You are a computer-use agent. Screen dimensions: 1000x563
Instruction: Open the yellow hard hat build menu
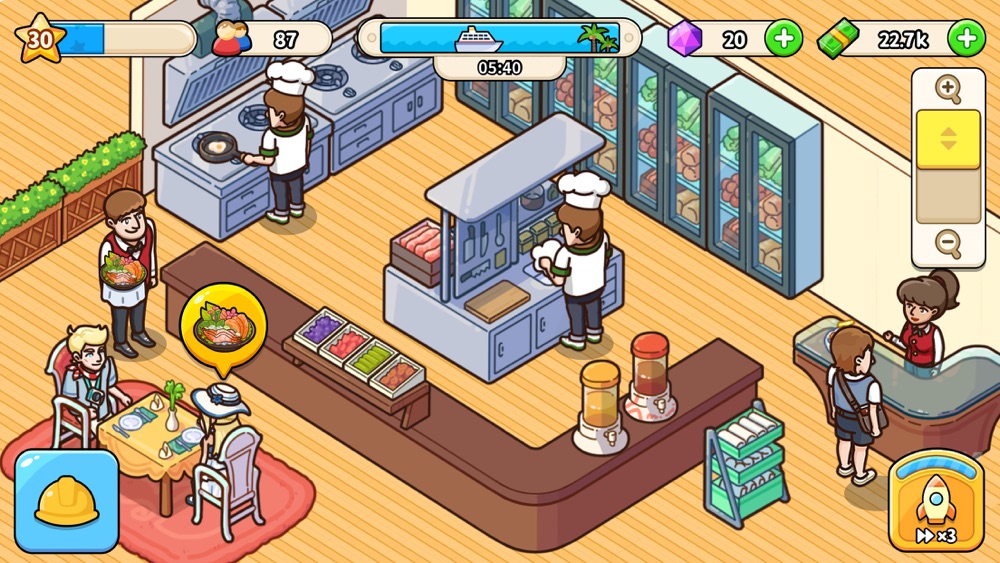click(x=67, y=501)
